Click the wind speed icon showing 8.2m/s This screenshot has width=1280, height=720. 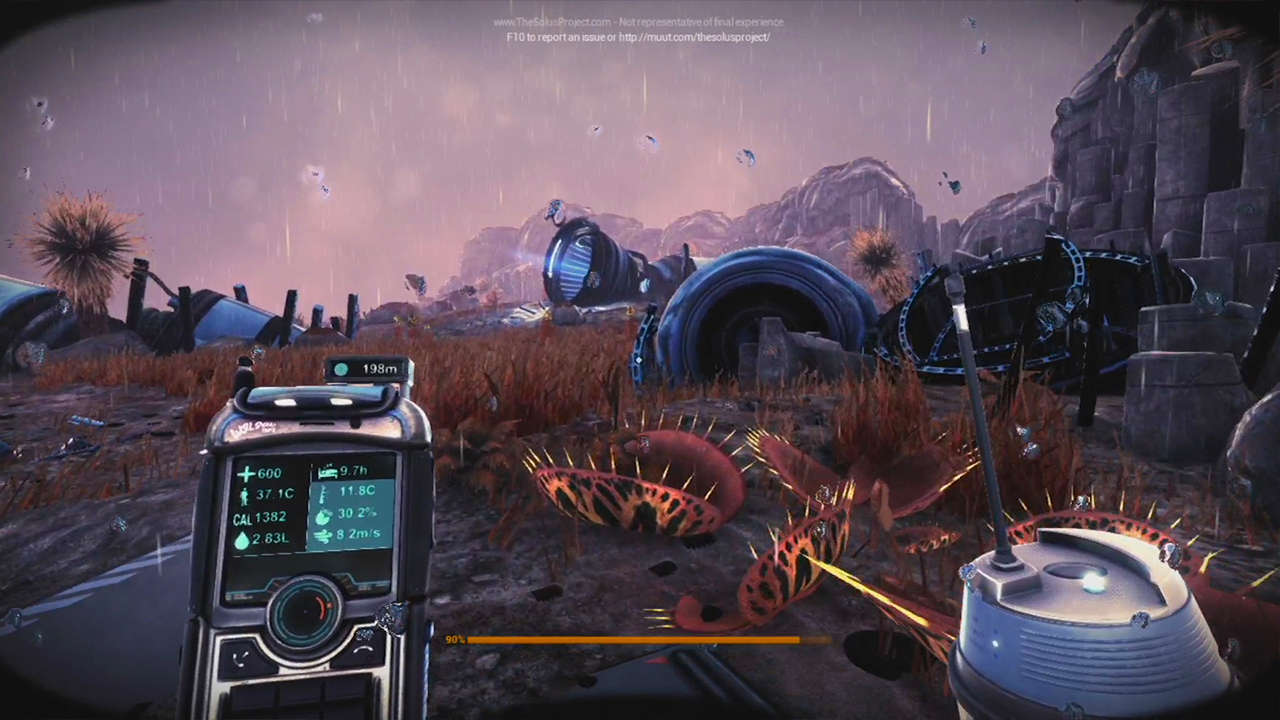tap(323, 535)
